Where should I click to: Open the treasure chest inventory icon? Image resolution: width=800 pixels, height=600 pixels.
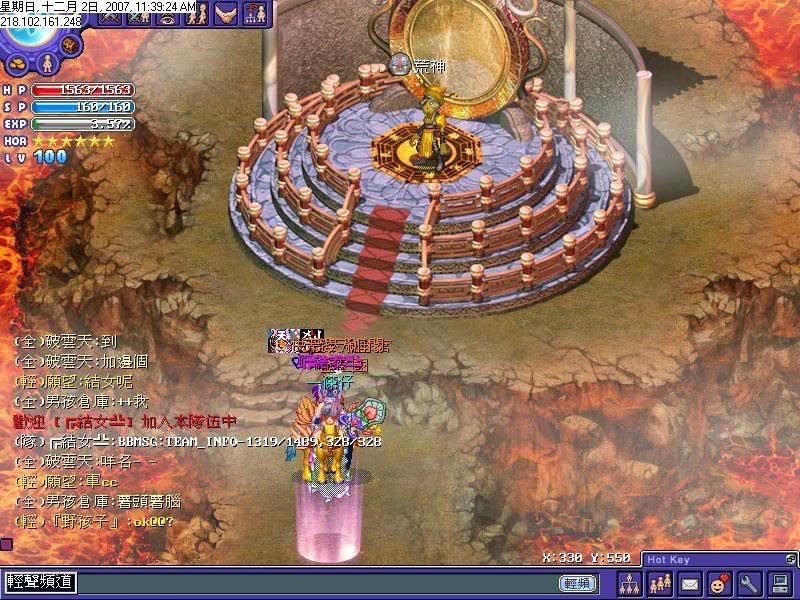73,46
